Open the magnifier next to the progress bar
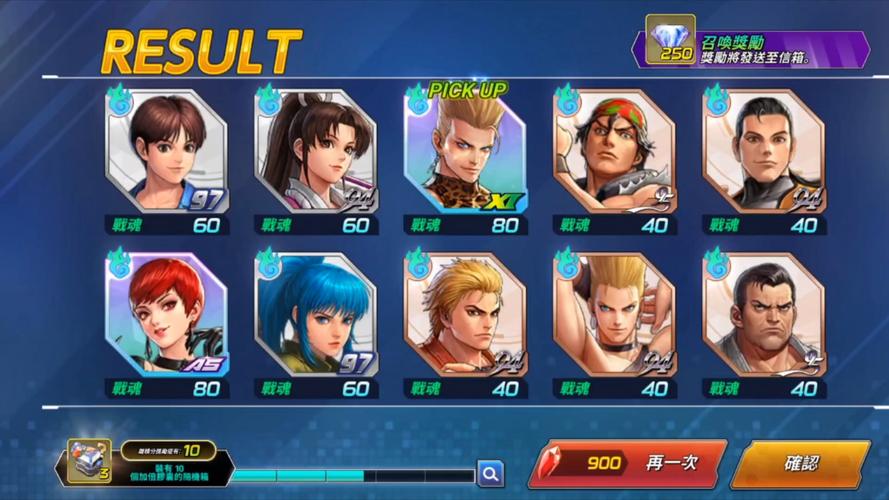This screenshot has height=500, width=889. pos(489,471)
